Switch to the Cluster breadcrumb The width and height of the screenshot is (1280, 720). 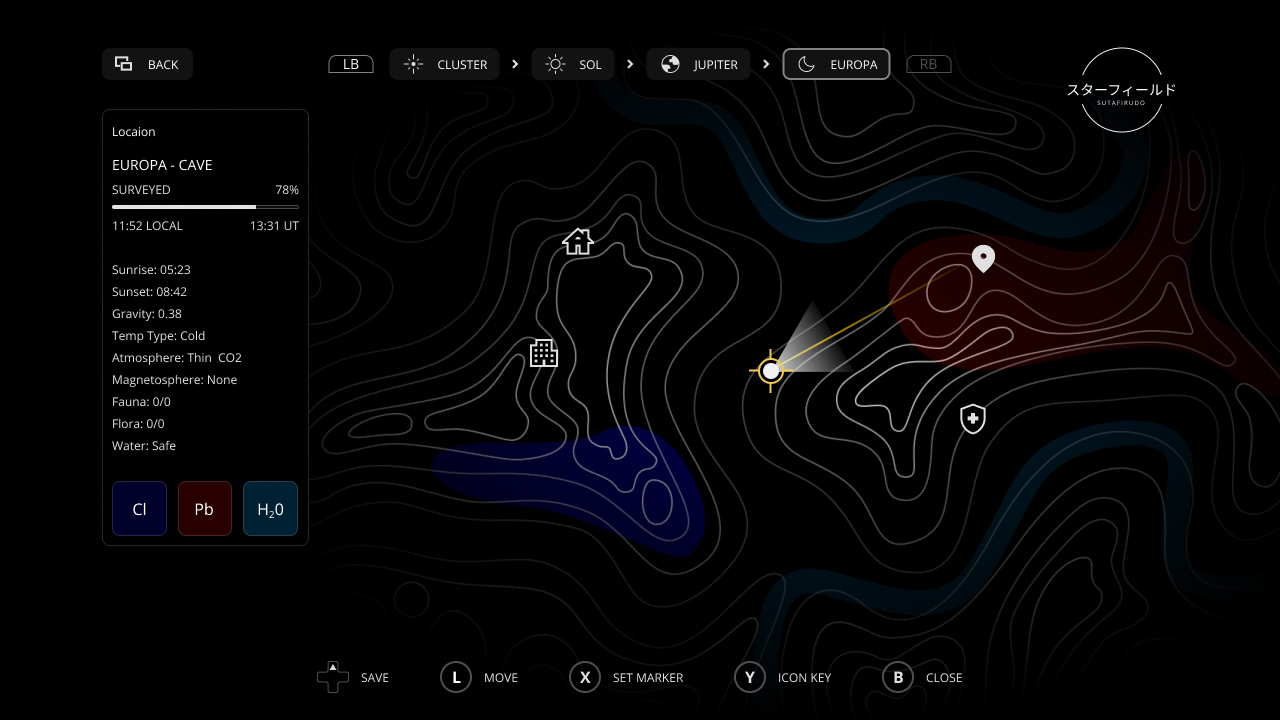[445, 64]
